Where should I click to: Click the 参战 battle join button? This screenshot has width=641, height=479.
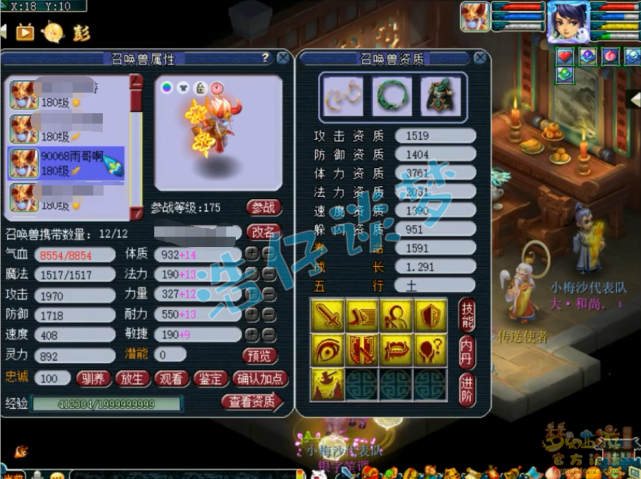tap(263, 208)
